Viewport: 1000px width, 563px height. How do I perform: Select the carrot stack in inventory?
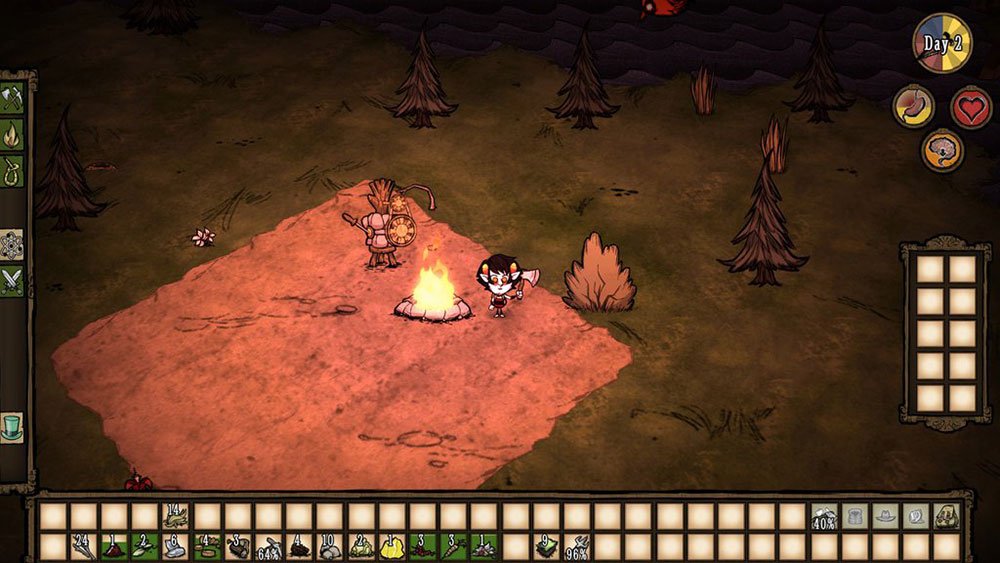[x=454, y=547]
